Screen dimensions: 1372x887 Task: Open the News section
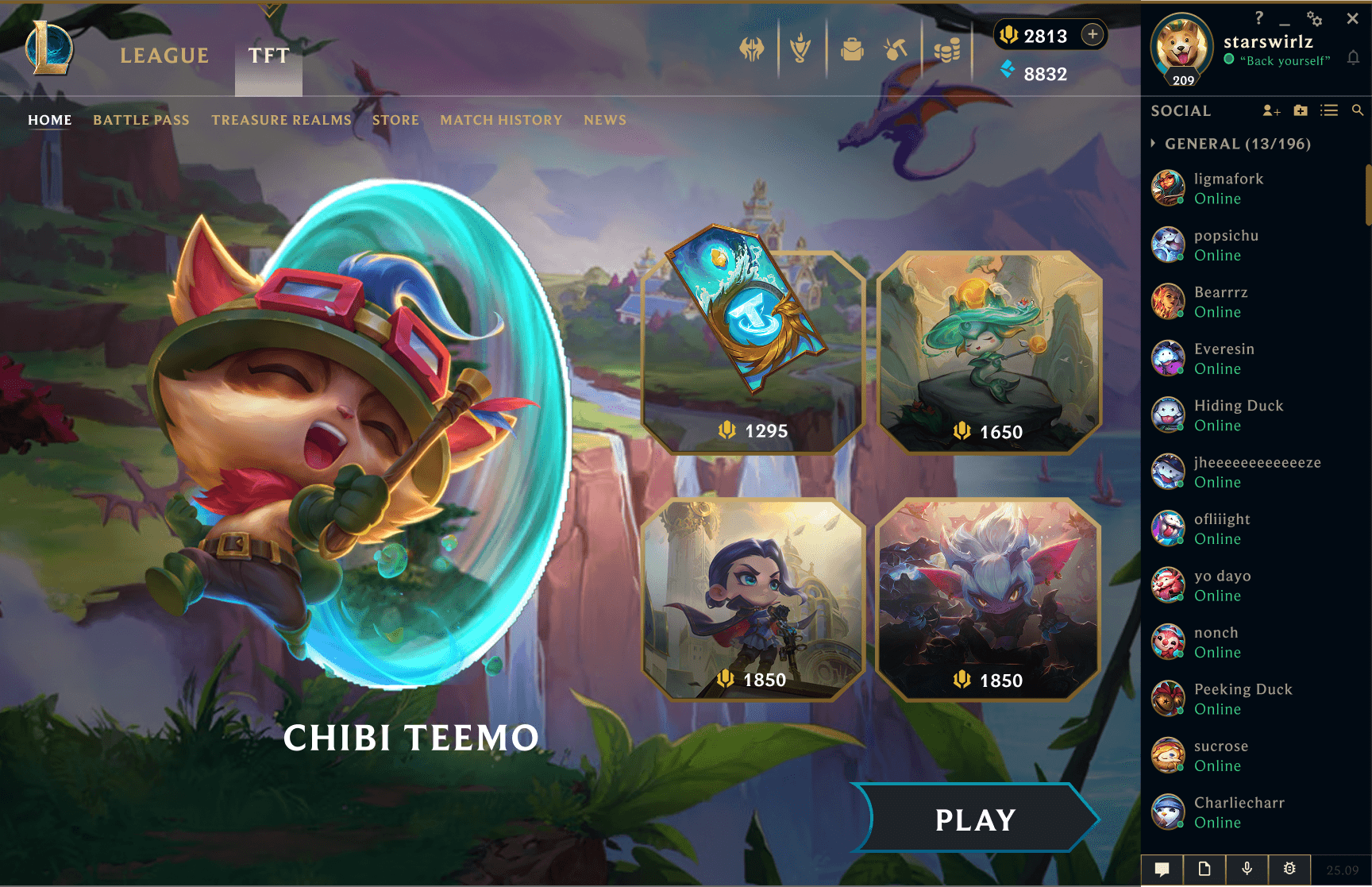605,120
